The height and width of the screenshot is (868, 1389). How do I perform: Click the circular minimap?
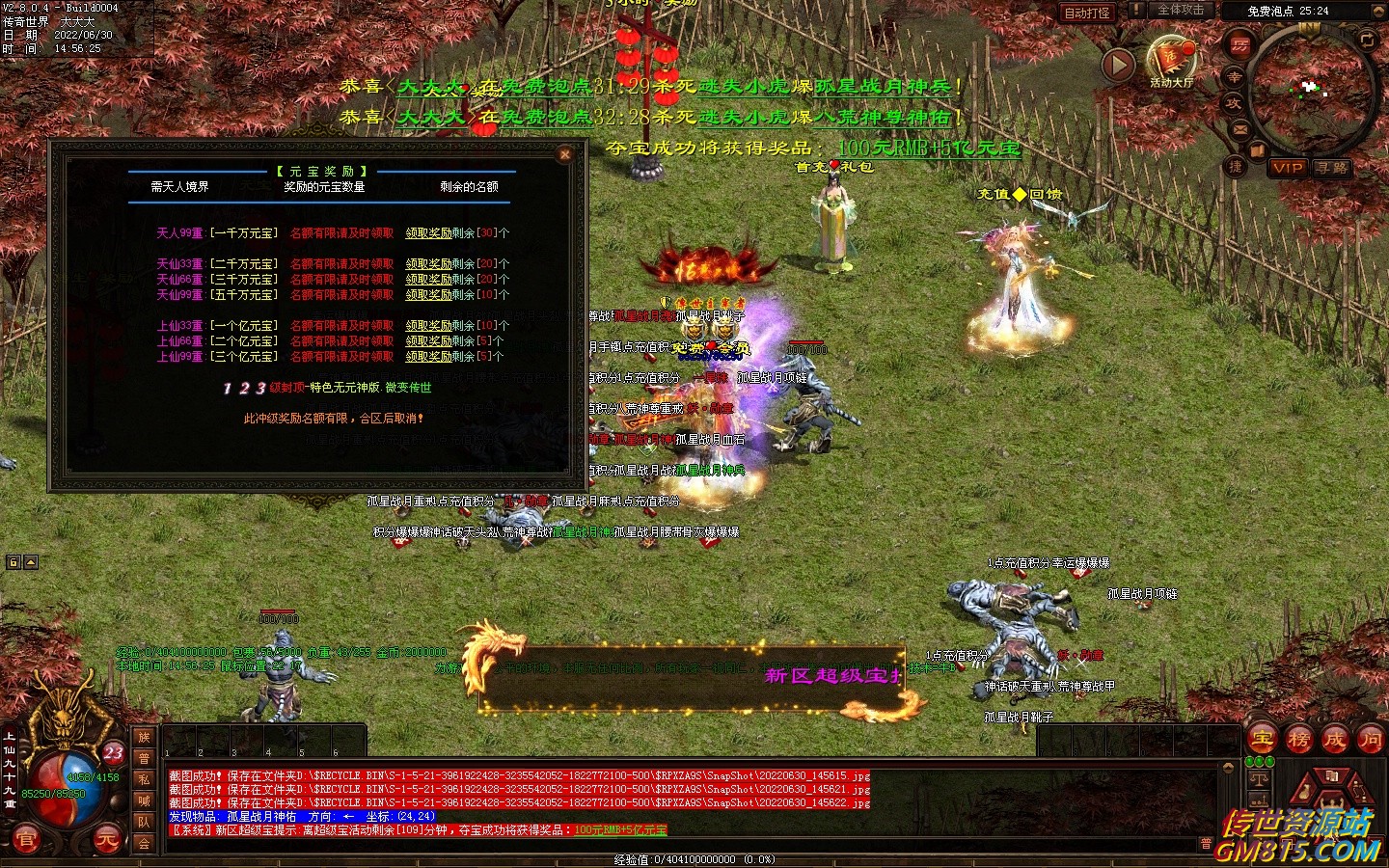(x=1311, y=88)
